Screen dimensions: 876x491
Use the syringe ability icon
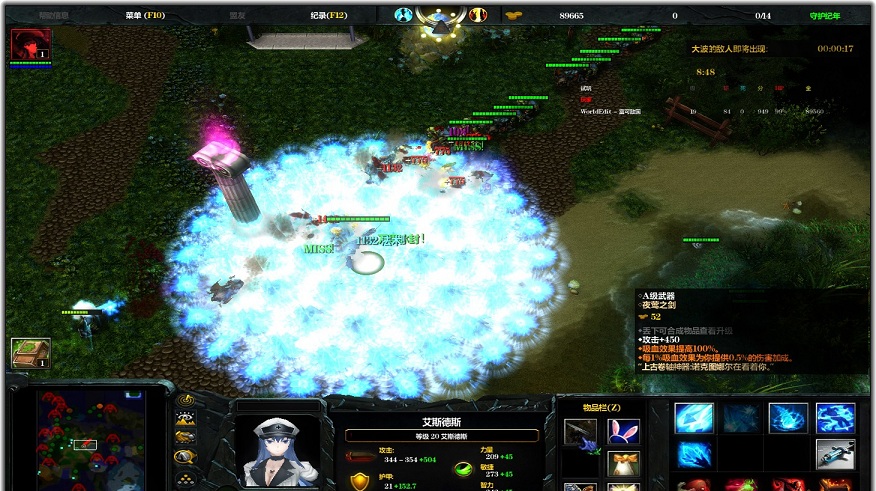(x=835, y=454)
